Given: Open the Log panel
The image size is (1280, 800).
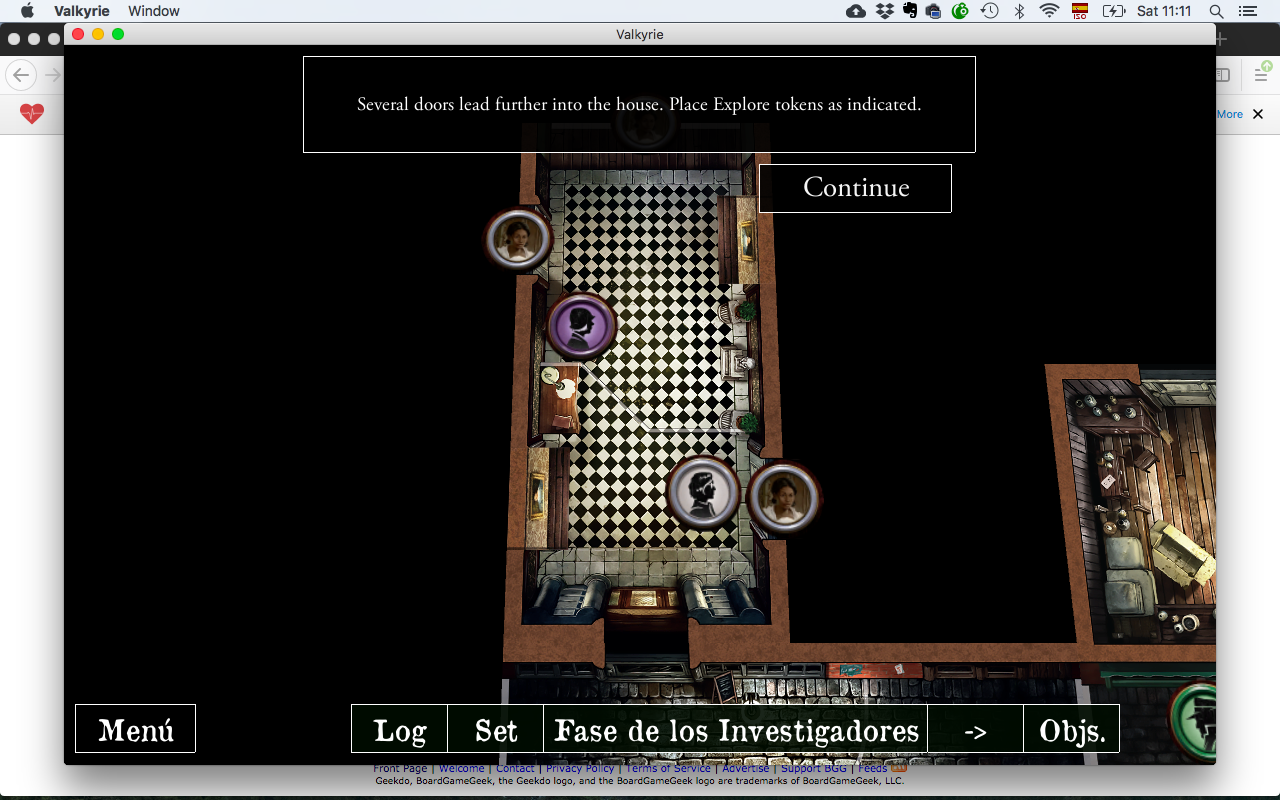Looking at the screenshot, I should point(398,729).
